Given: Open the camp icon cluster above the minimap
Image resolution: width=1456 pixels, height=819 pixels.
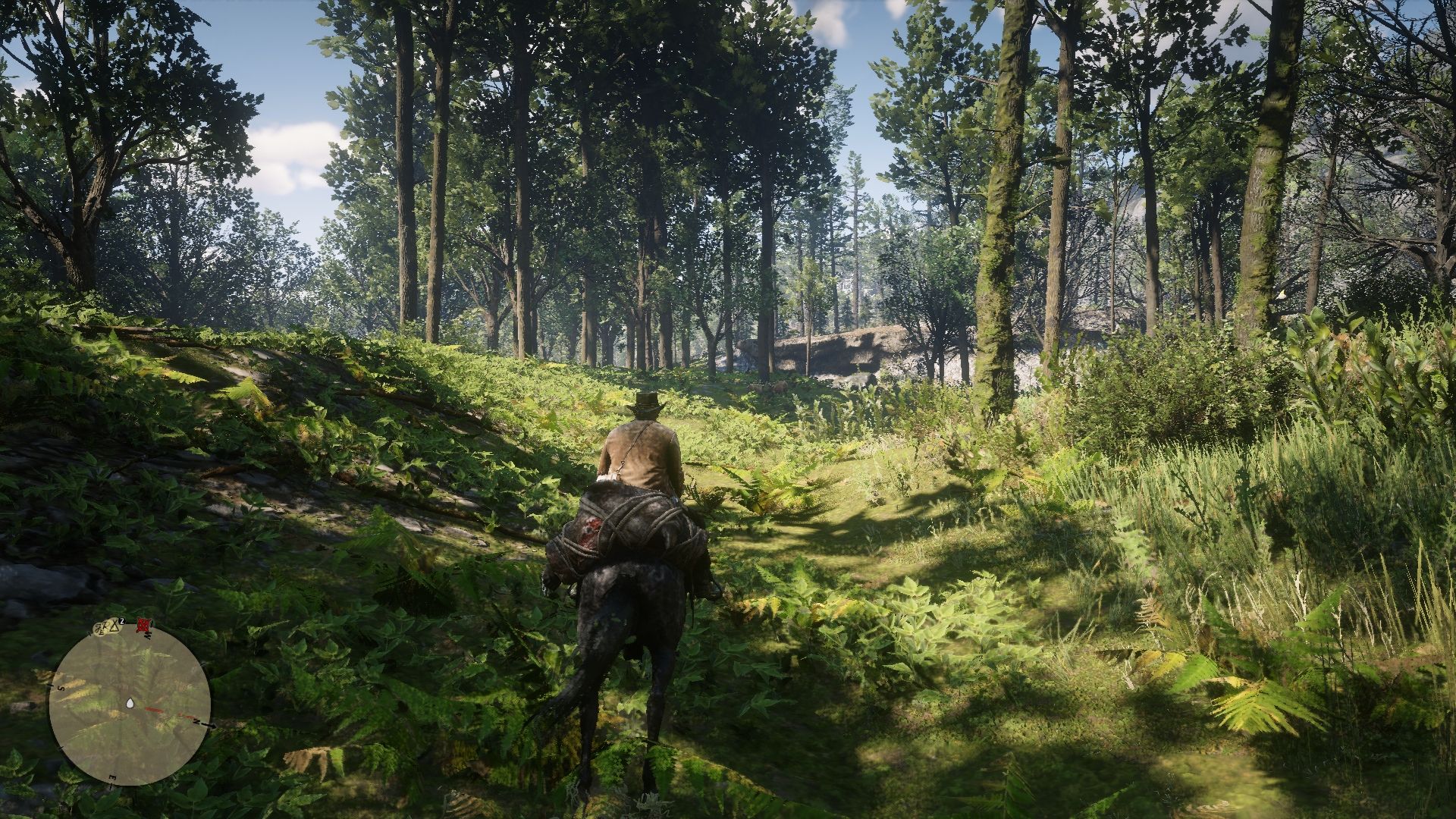Looking at the screenshot, I should pos(102,626).
